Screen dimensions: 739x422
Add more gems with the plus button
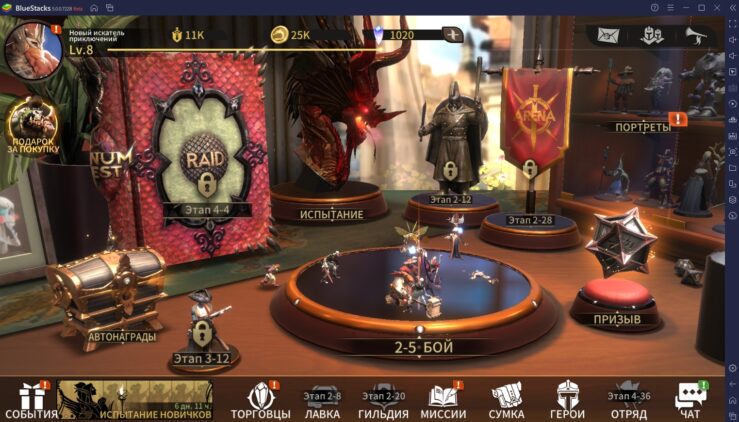[454, 35]
